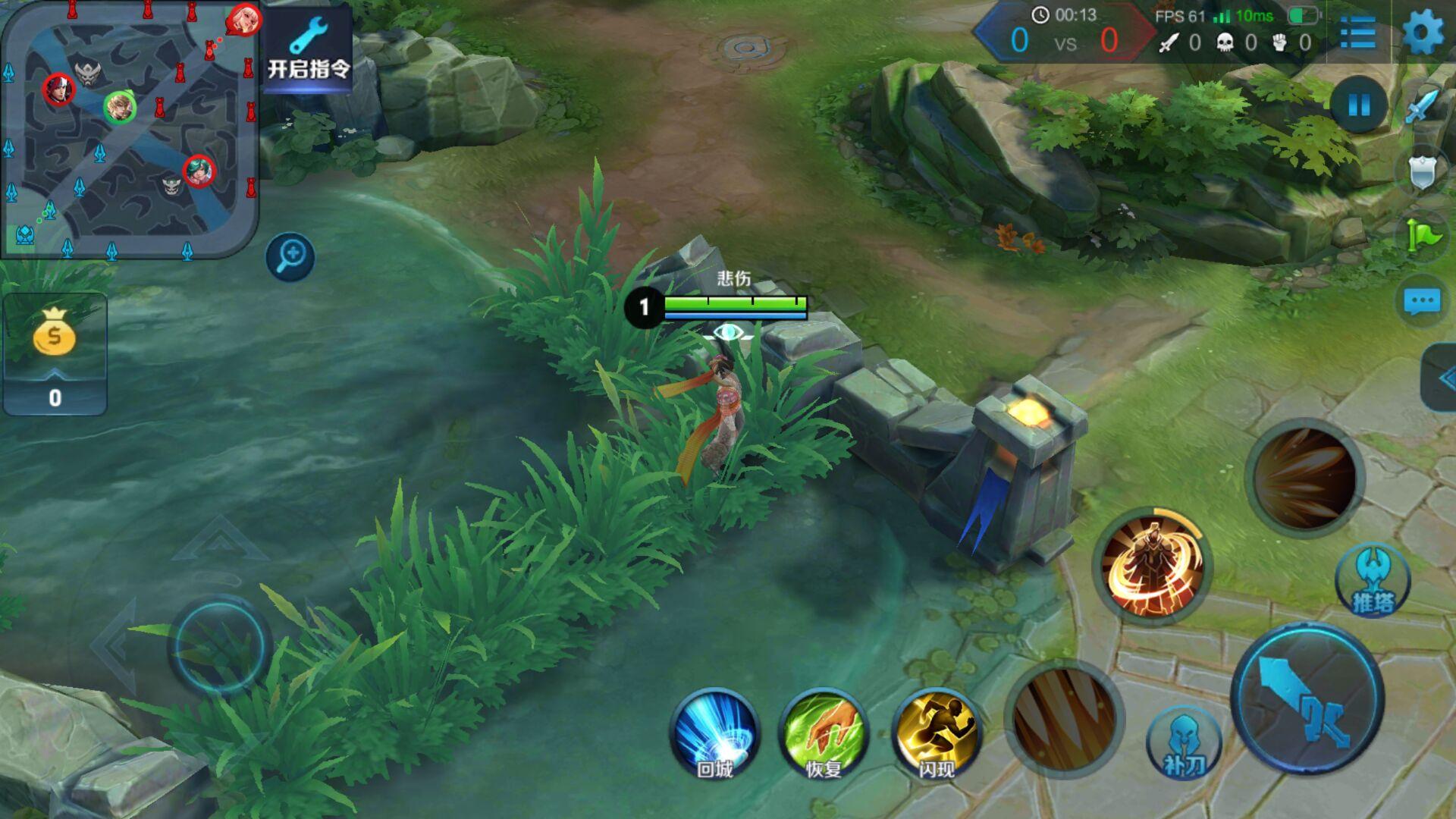Viewport: 1456px width, 819px height.
Task: Open the settings gear
Action: coord(1423,34)
